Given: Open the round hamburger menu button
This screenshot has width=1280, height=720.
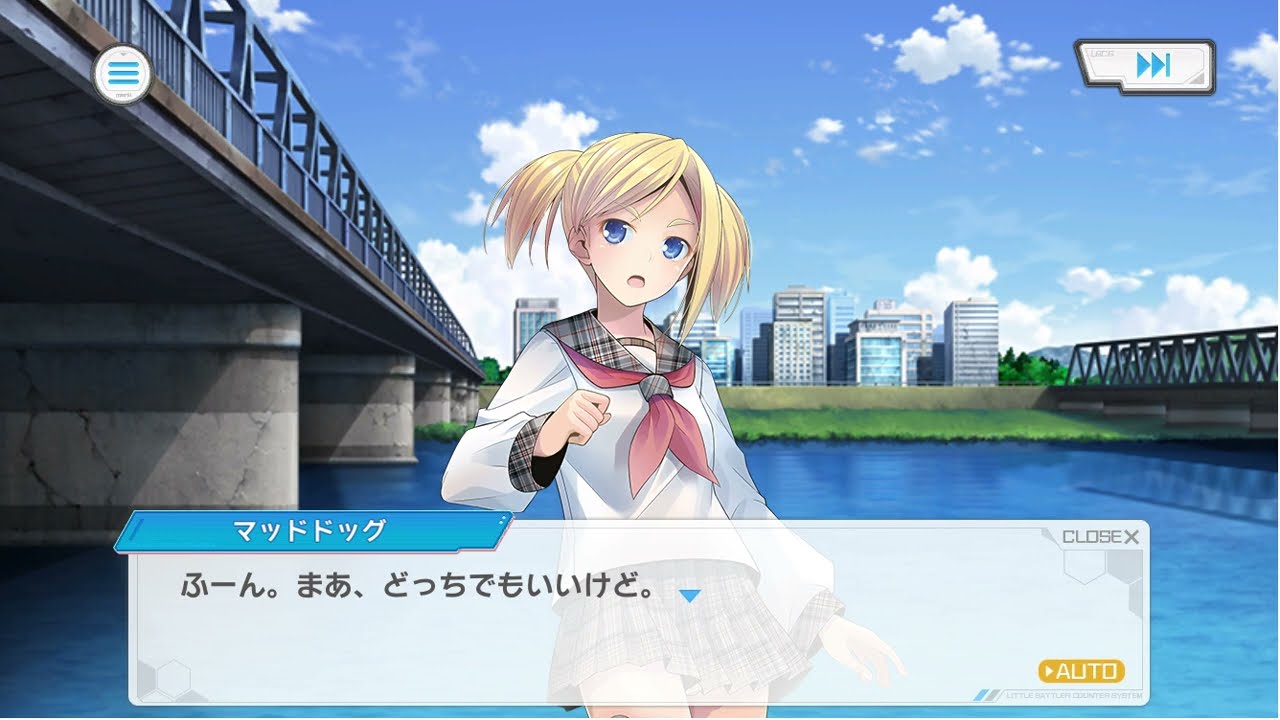Looking at the screenshot, I should pyautogui.click(x=122, y=74).
